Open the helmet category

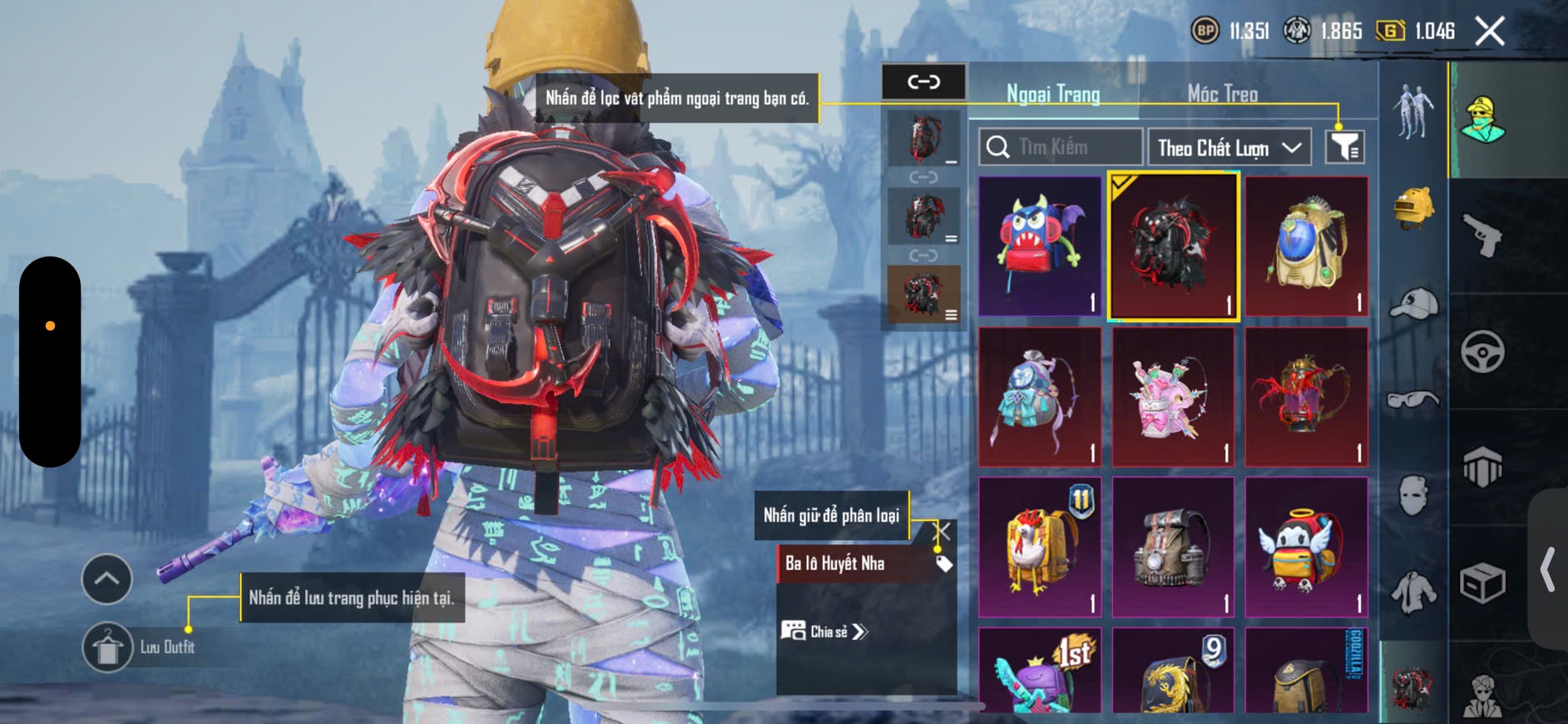click(1413, 208)
